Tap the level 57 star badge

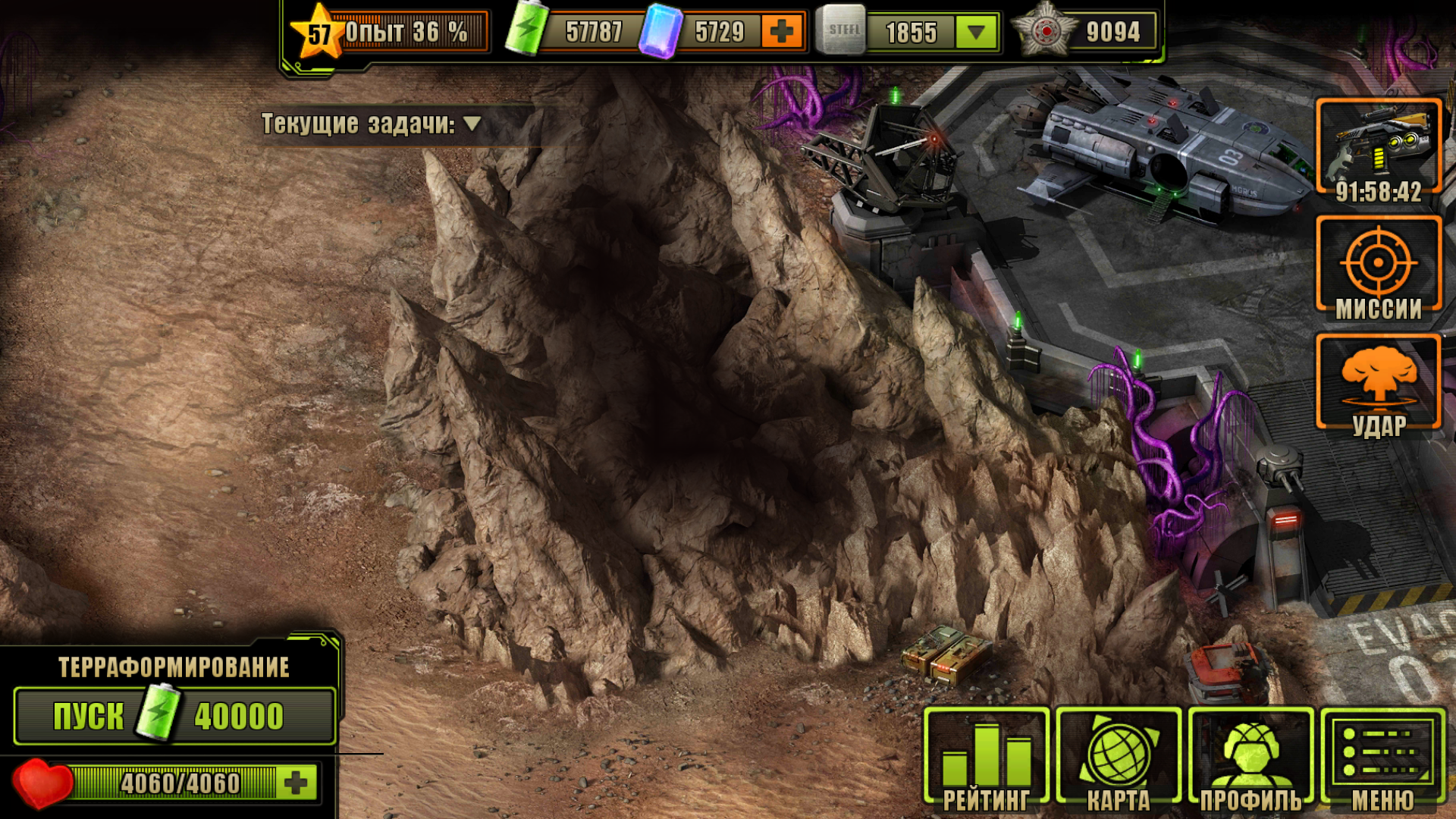click(x=319, y=33)
